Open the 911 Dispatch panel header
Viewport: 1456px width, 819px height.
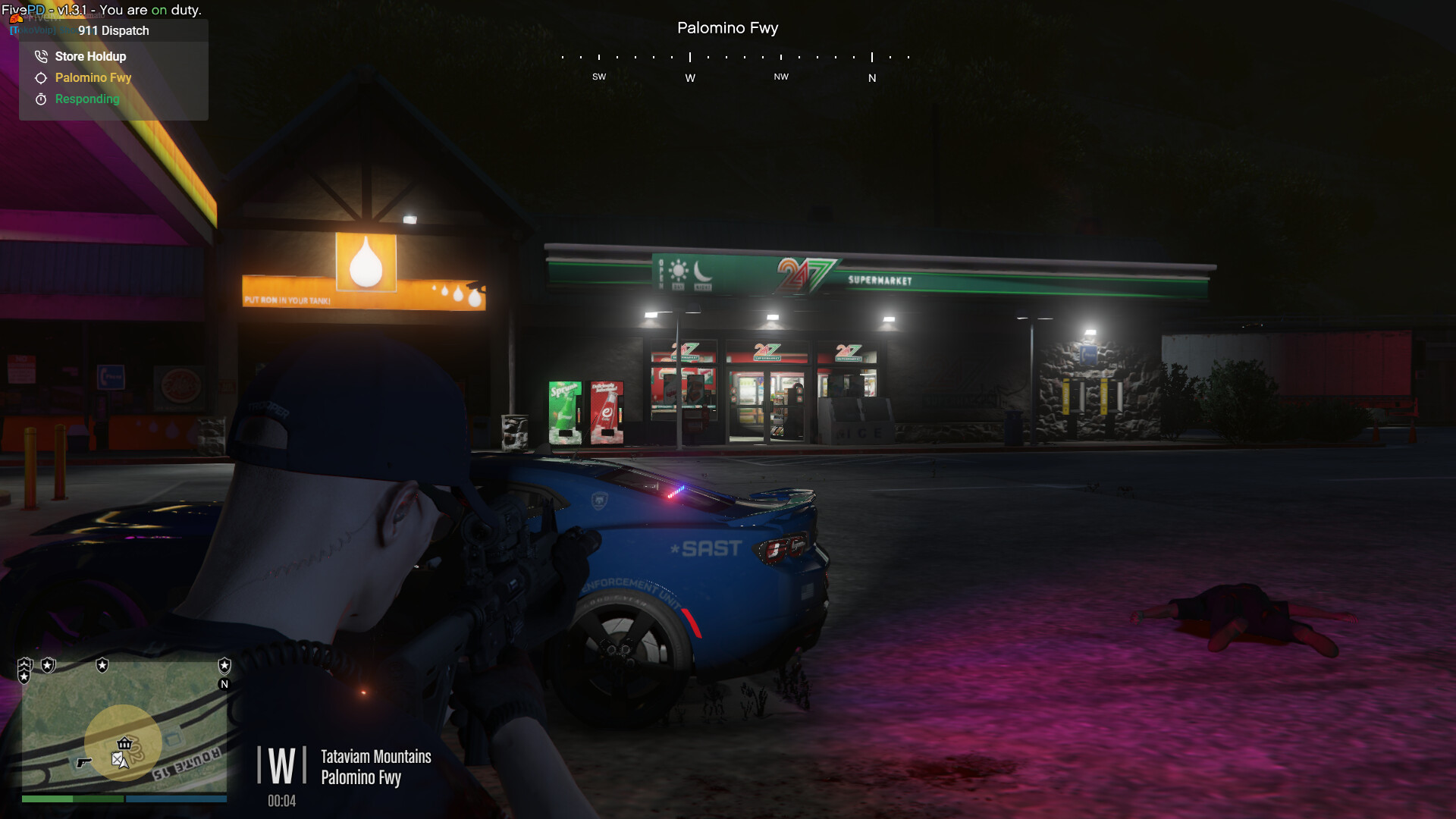[113, 30]
